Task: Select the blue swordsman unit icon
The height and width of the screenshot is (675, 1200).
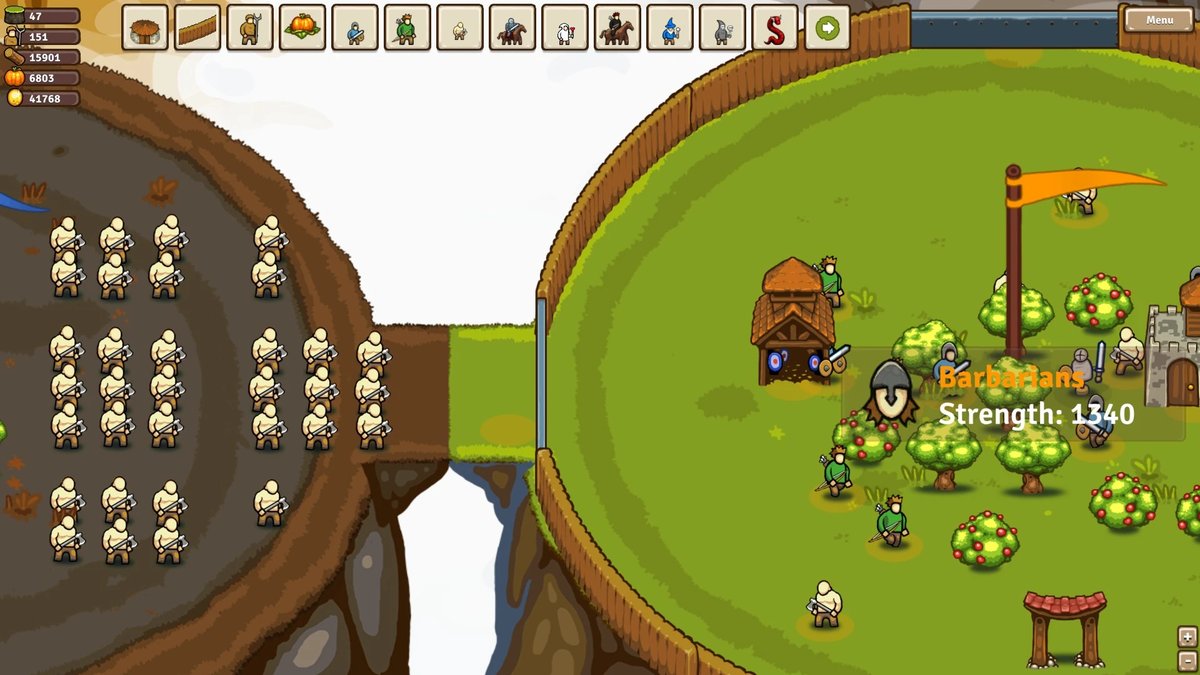Action: pyautogui.click(x=354, y=28)
